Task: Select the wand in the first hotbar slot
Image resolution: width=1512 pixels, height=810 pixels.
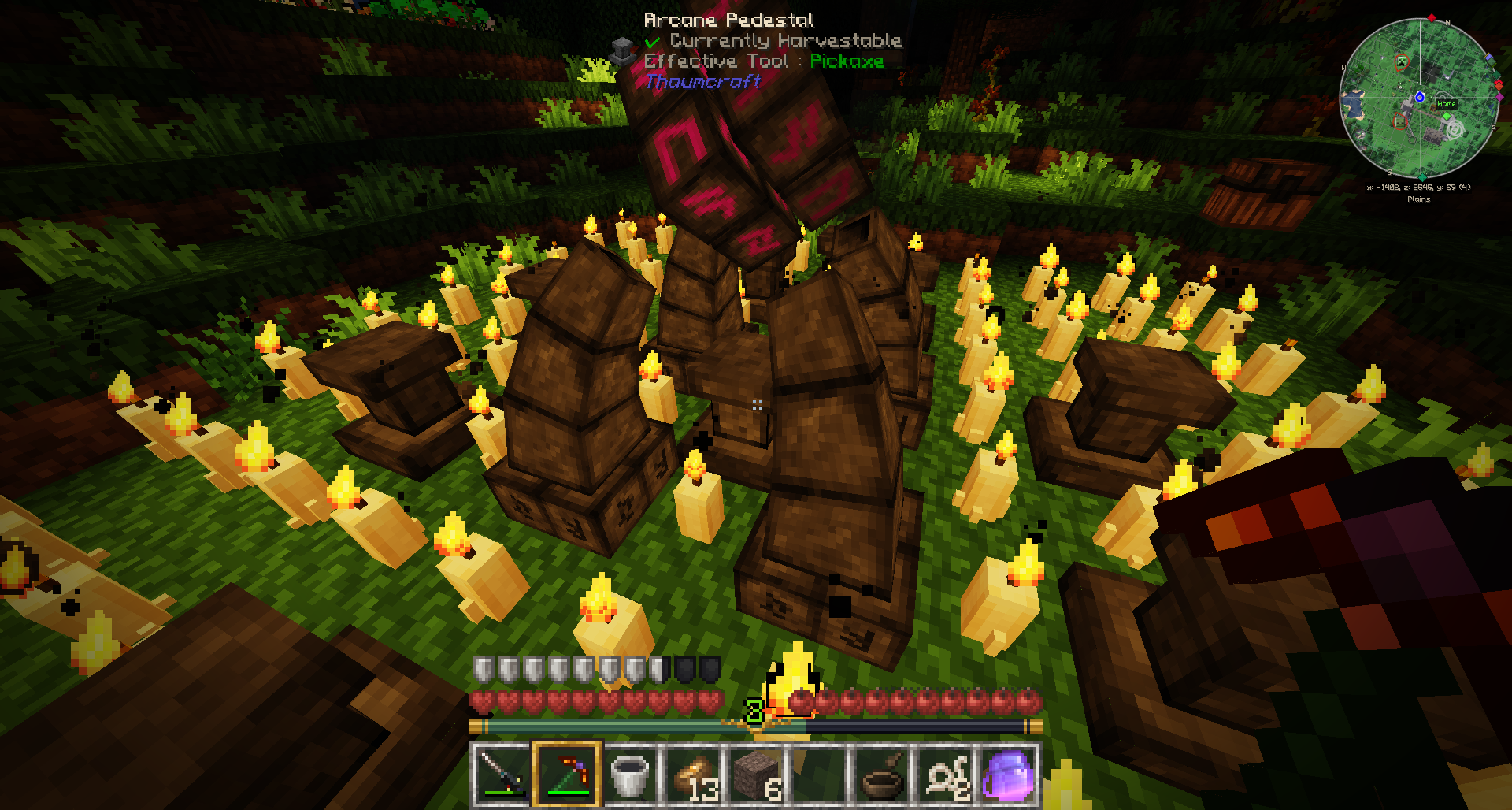Action: tap(501, 774)
